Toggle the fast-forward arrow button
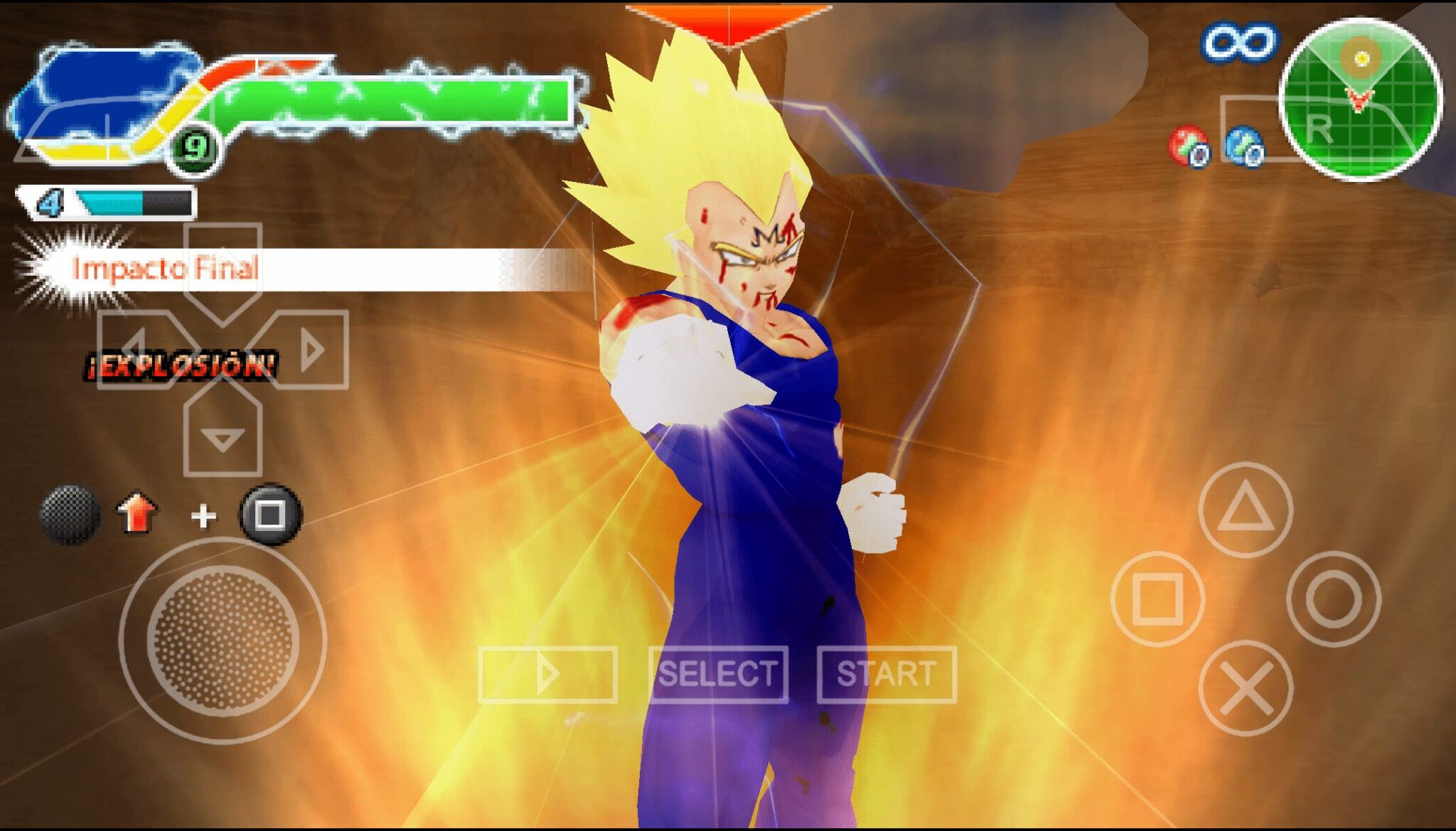 pyautogui.click(x=547, y=674)
